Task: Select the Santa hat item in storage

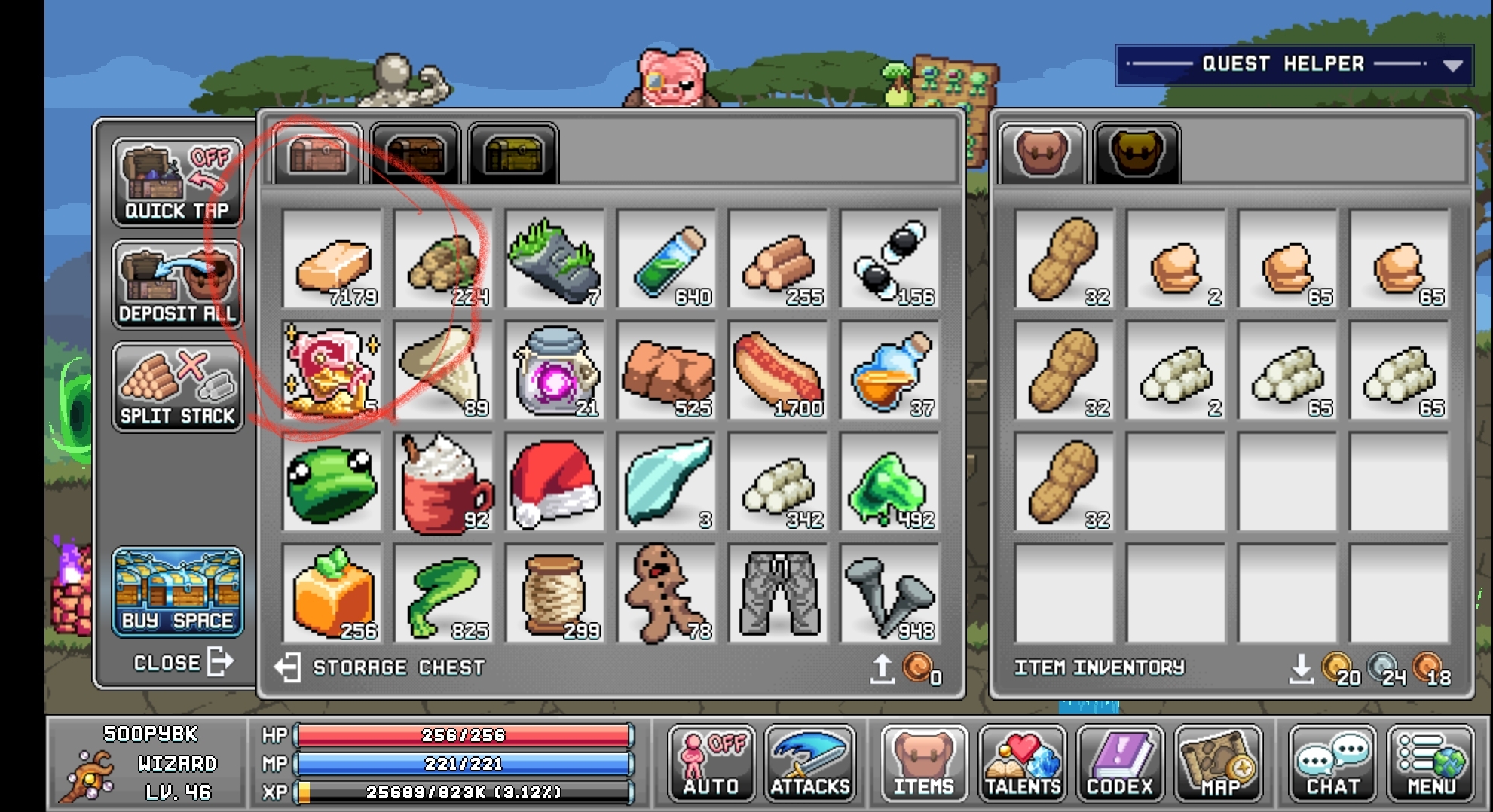Action: [x=555, y=482]
